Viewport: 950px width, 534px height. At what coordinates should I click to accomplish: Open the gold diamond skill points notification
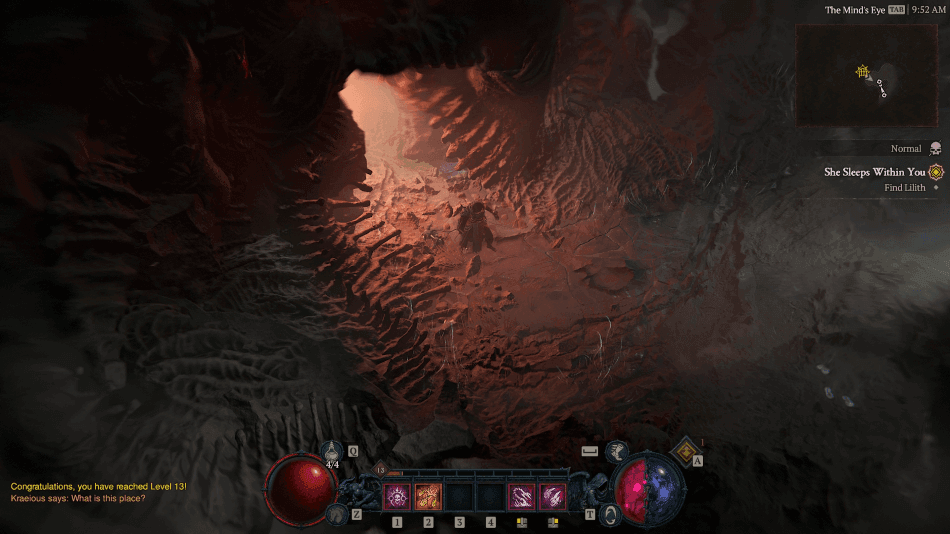click(x=688, y=453)
